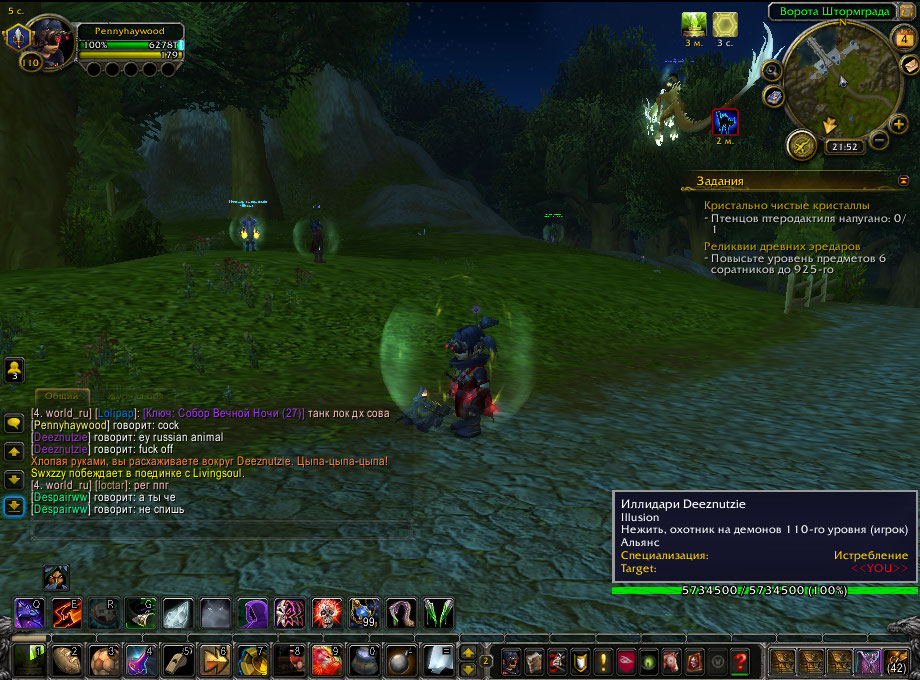
Task: Open the backpack bag slot showing (42)
Action: point(896,660)
